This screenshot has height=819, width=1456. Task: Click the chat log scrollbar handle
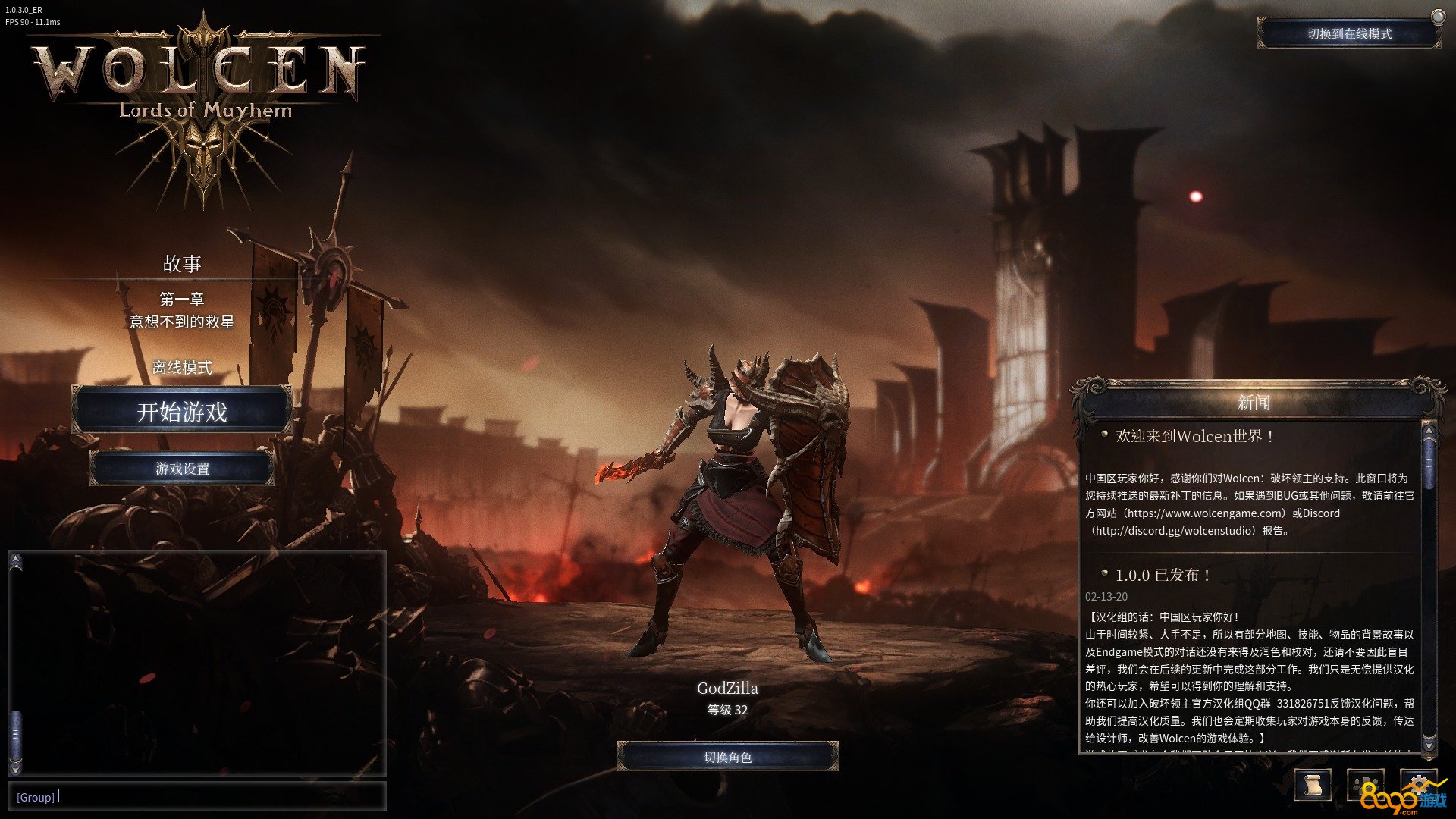click(x=16, y=733)
